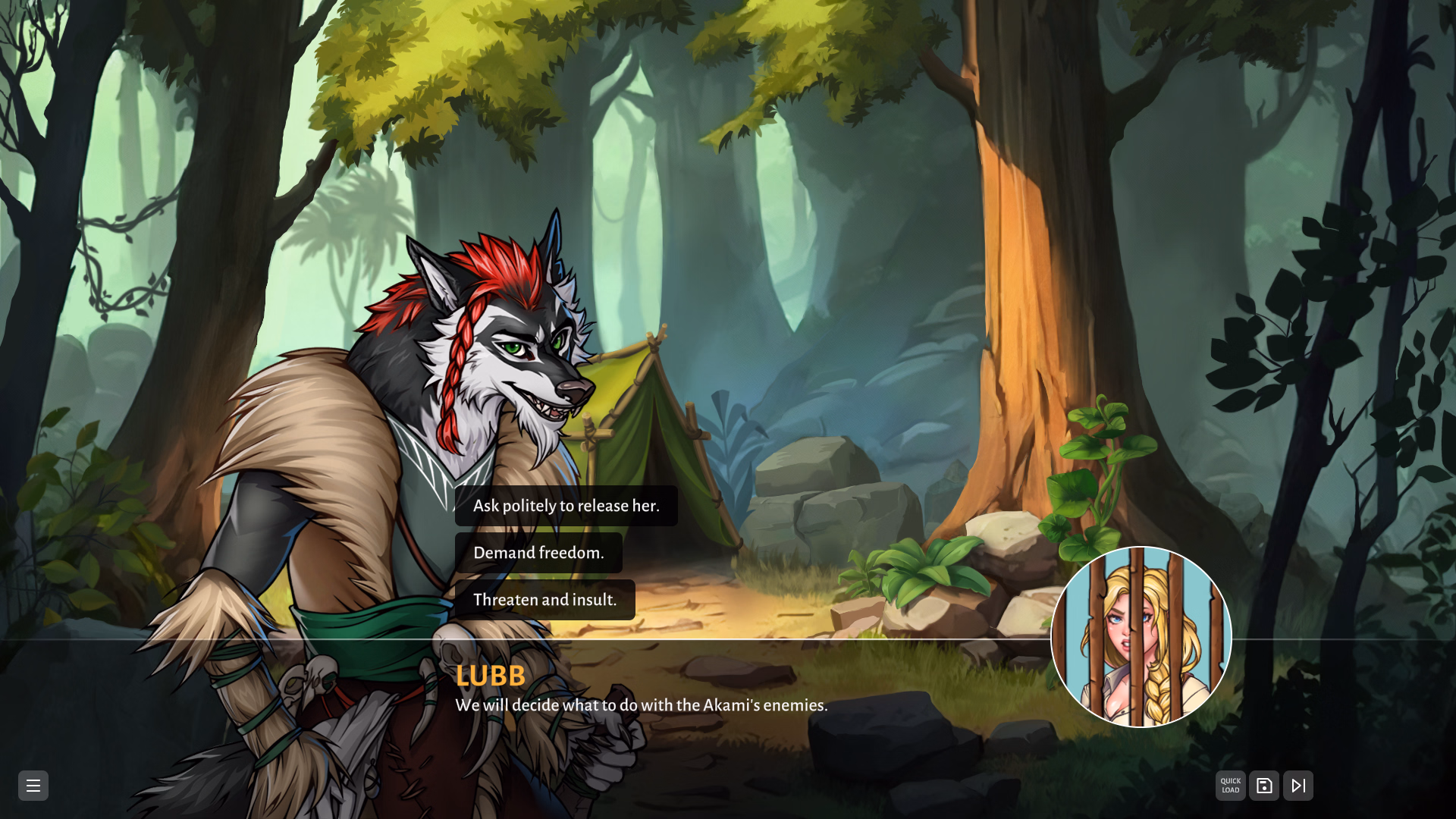Click LUBB's name label
Viewport: 1456px width, 819px height.
pos(490,676)
